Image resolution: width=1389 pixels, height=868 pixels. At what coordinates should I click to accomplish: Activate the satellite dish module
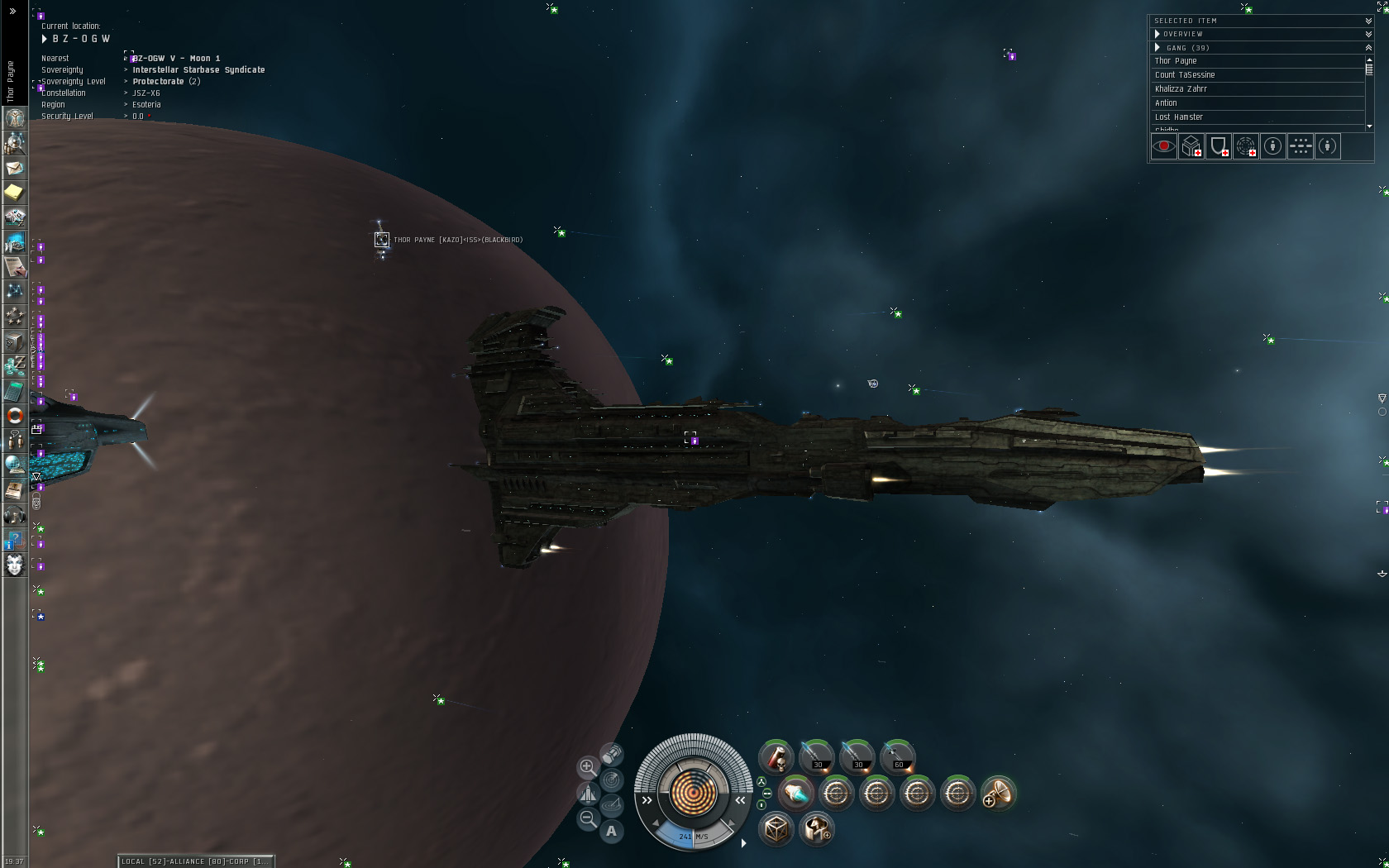pos(998,794)
